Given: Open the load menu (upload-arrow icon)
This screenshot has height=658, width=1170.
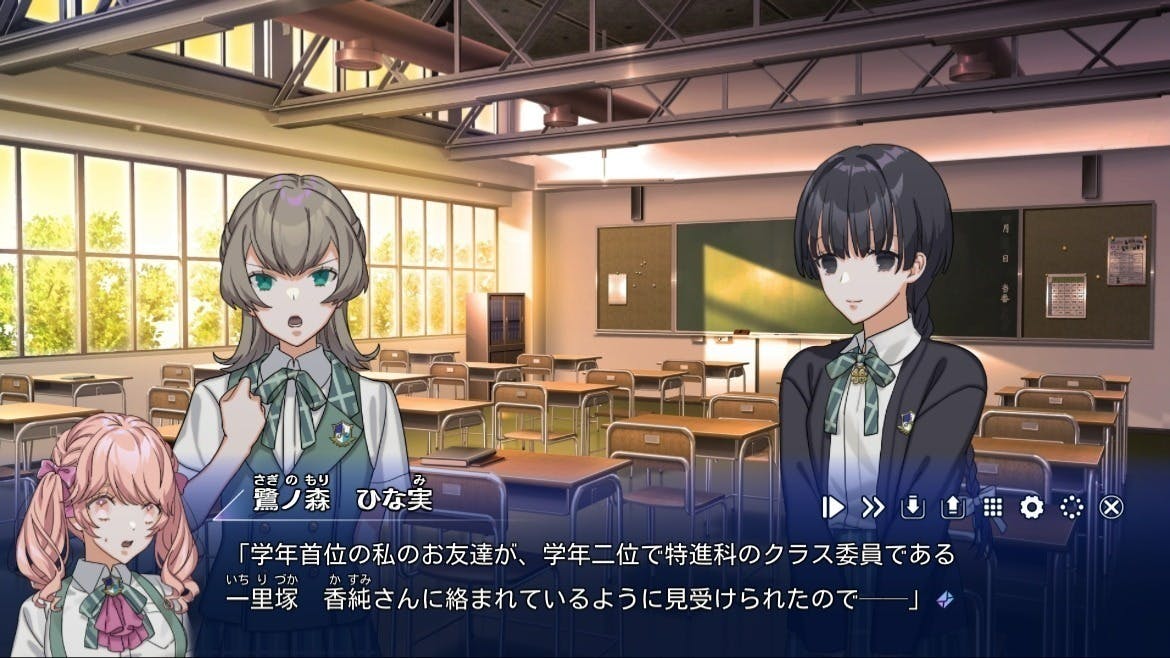Looking at the screenshot, I should click(952, 507).
